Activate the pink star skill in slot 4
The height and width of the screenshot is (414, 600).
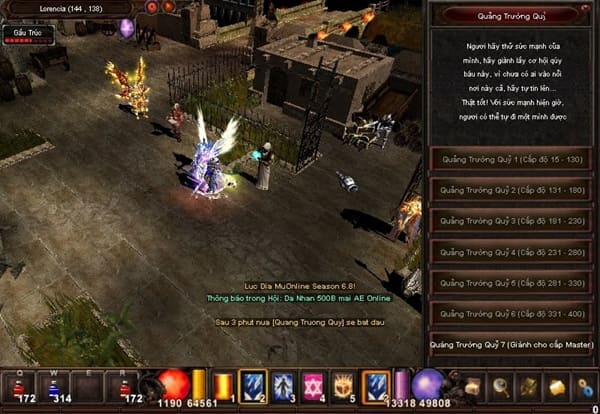click(313, 386)
